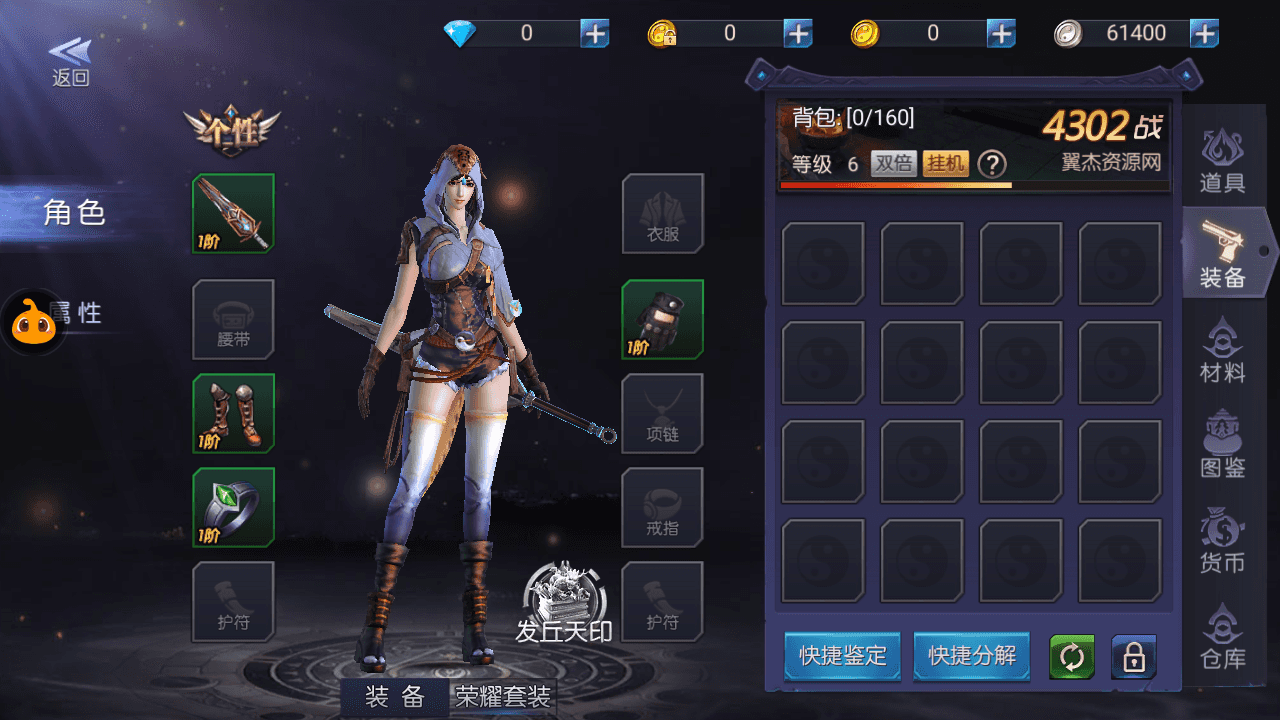Go back using the 返回 arrow
1280x720 pixels.
tap(70, 62)
